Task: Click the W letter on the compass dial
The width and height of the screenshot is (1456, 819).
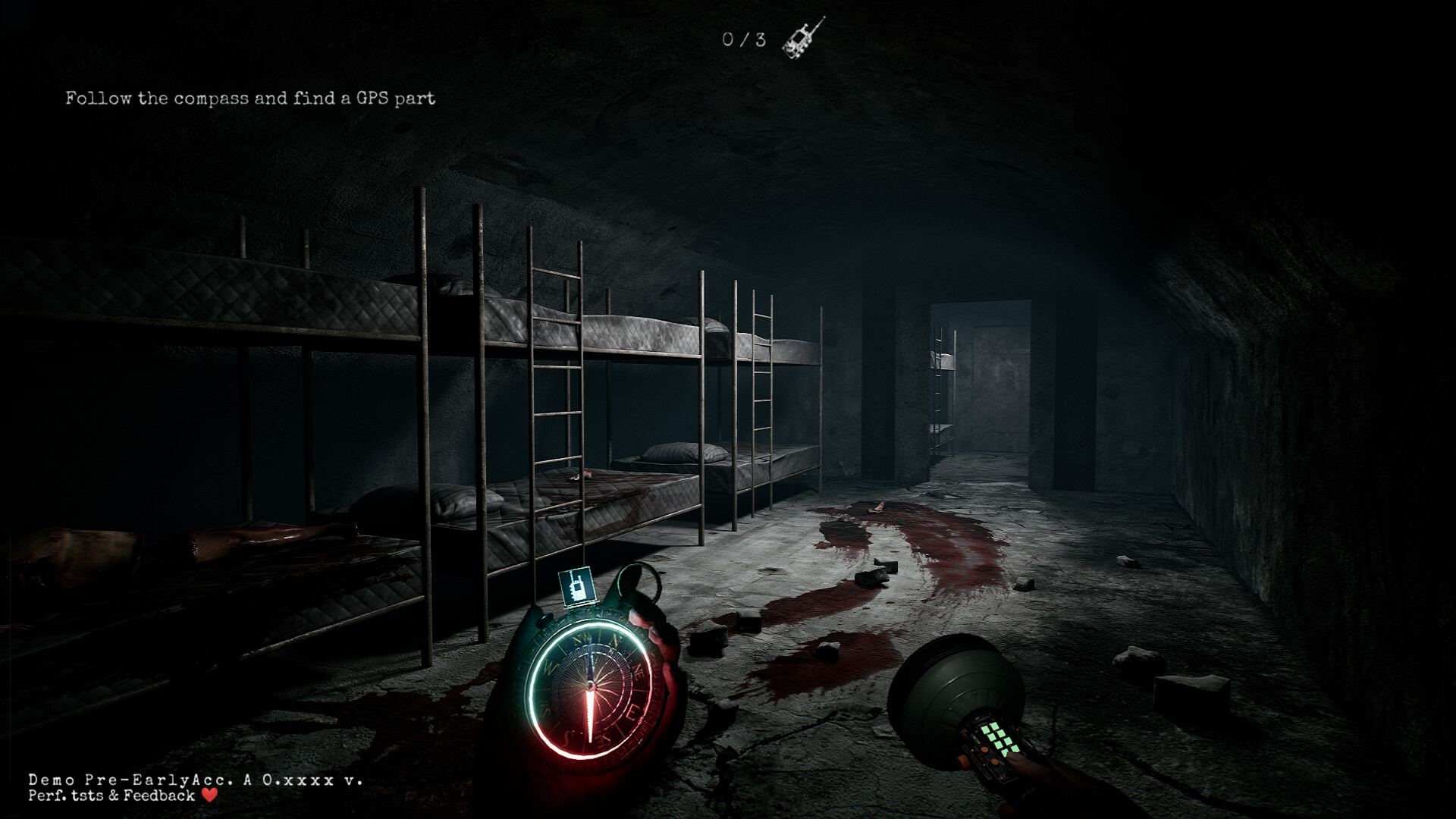Action: (x=549, y=667)
